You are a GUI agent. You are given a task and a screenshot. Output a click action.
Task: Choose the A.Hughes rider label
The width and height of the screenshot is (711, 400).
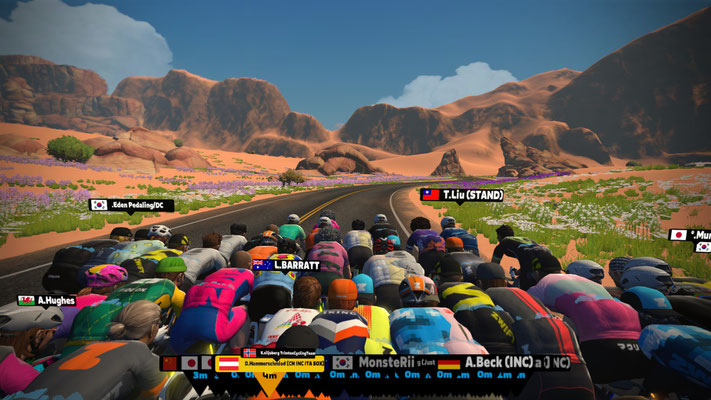coord(46,300)
